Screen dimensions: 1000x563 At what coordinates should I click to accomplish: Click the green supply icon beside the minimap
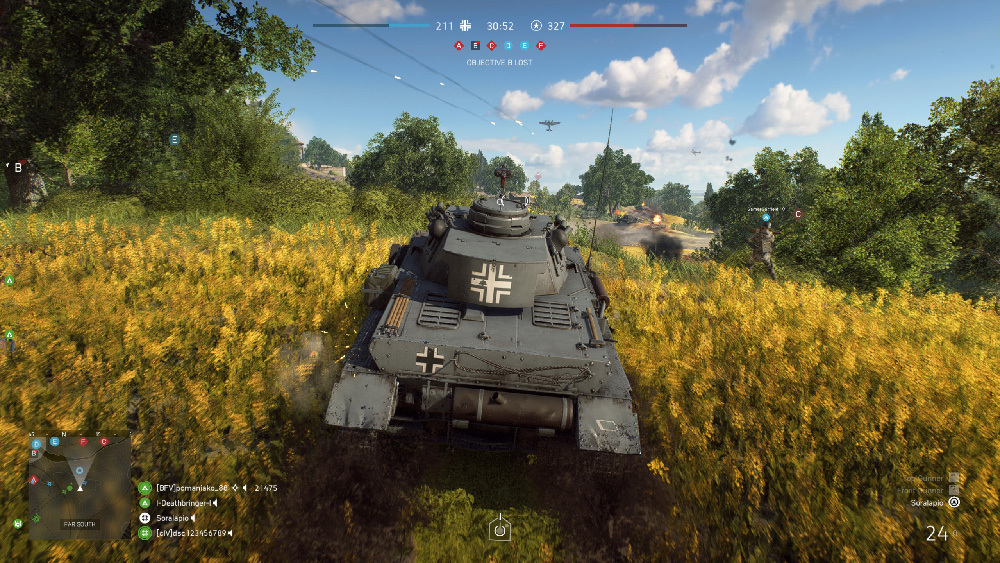(x=18, y=522)
